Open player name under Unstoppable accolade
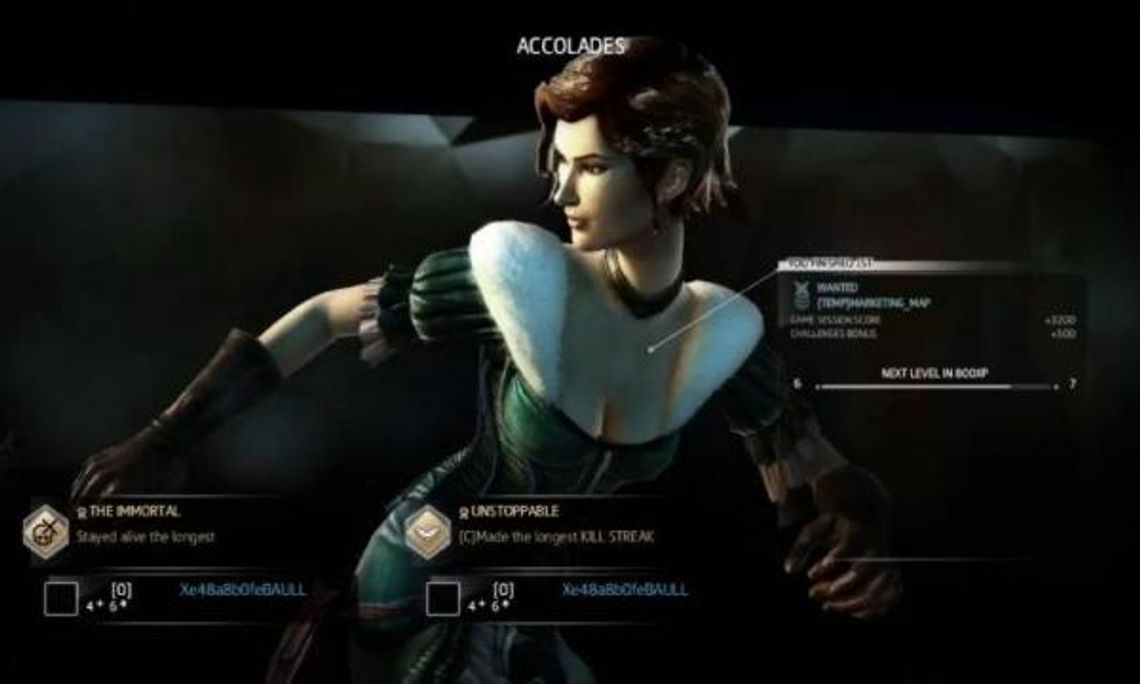1140x684 pixels. pyautogui.click(x=625, y=590)
